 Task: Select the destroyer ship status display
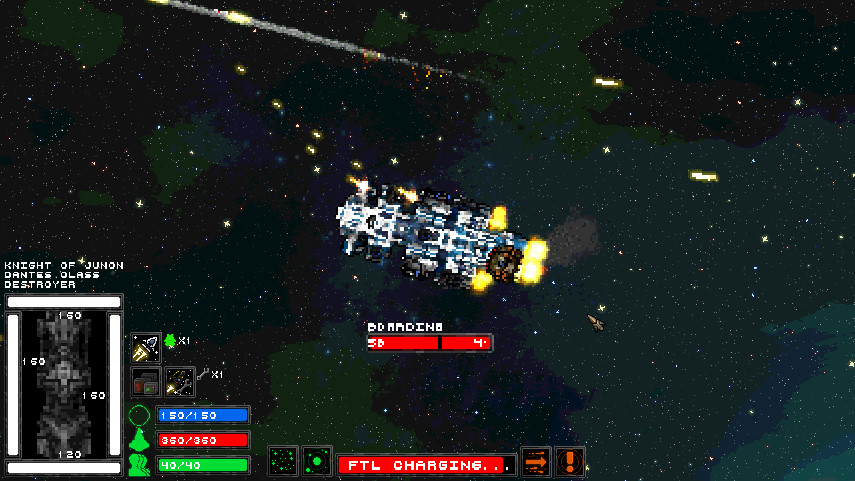(x=64, y=384)
